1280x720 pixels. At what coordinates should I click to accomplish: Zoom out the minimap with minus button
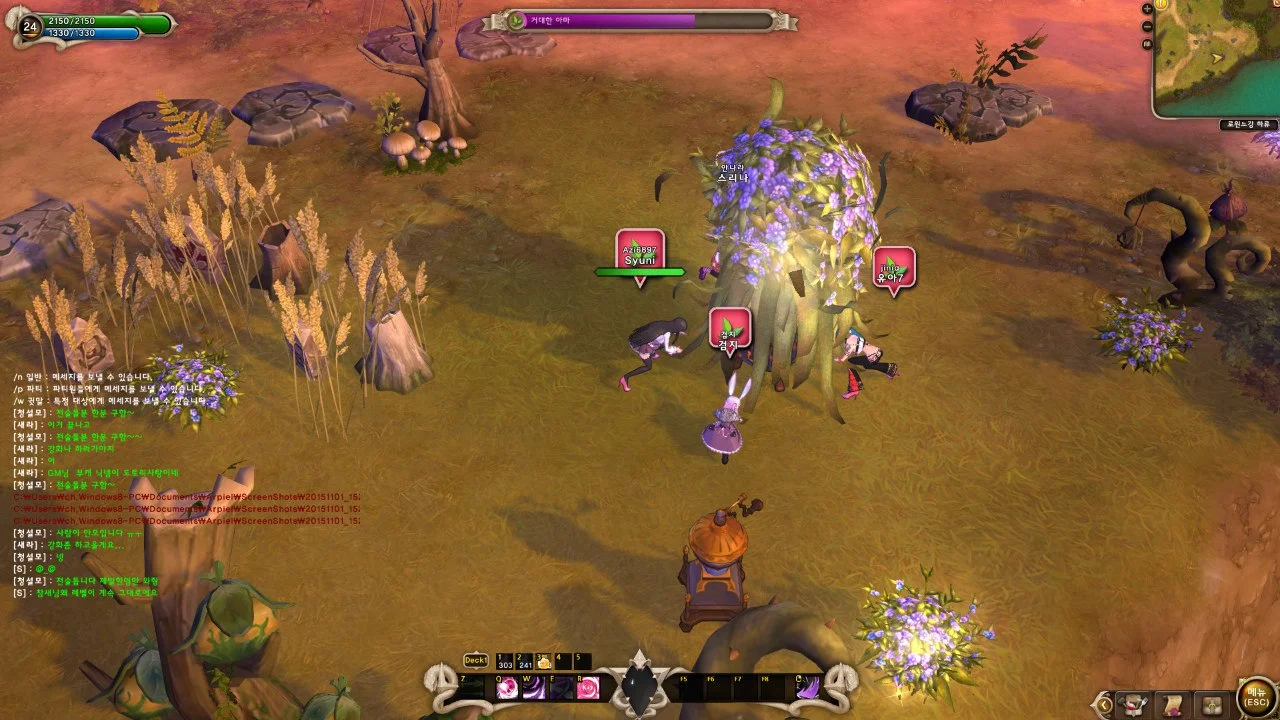[1147, 26]
